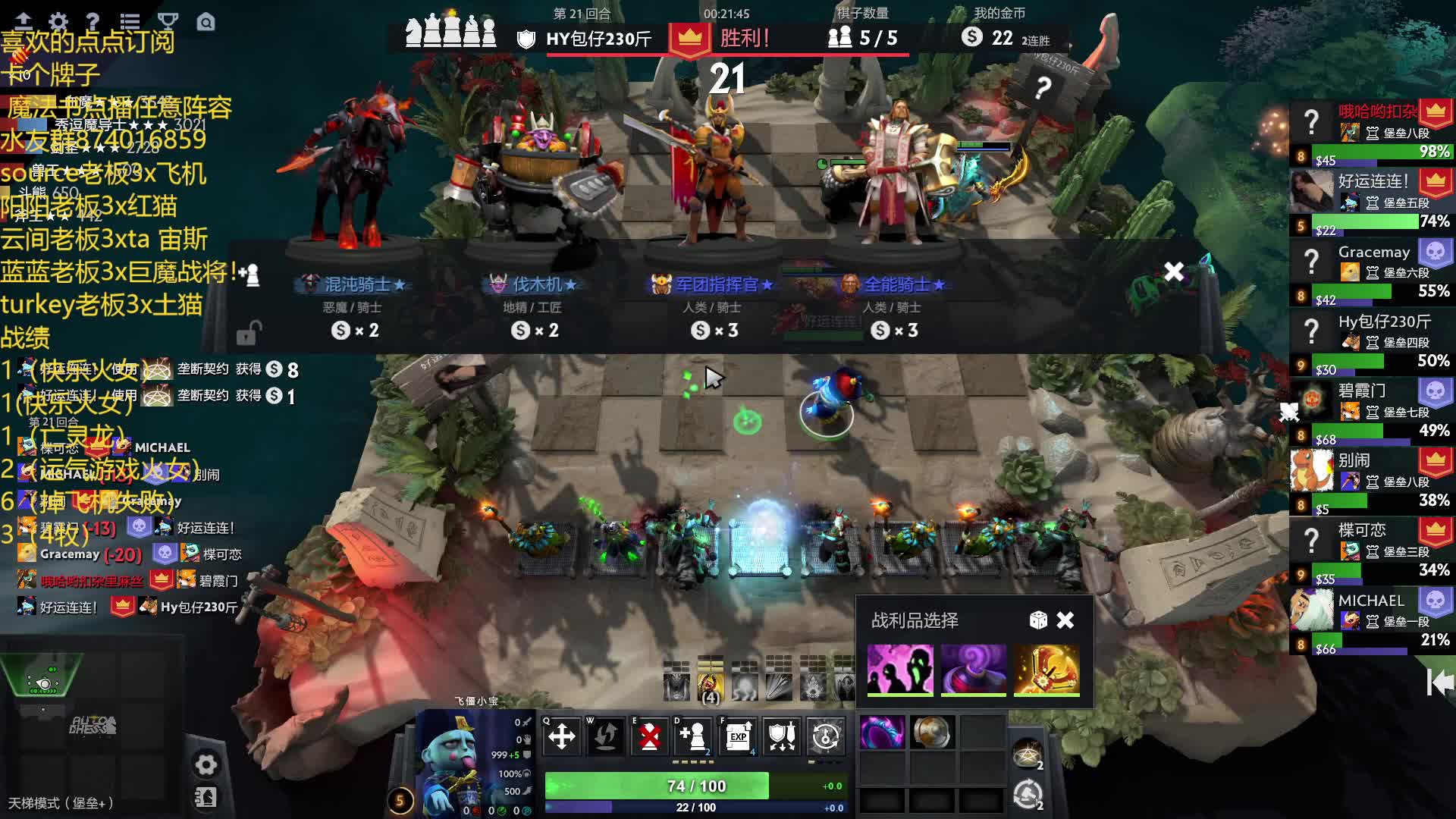Choose the purple swirl loot item
The height and width of the screenshot is (819, 1456).
[974, 670]
